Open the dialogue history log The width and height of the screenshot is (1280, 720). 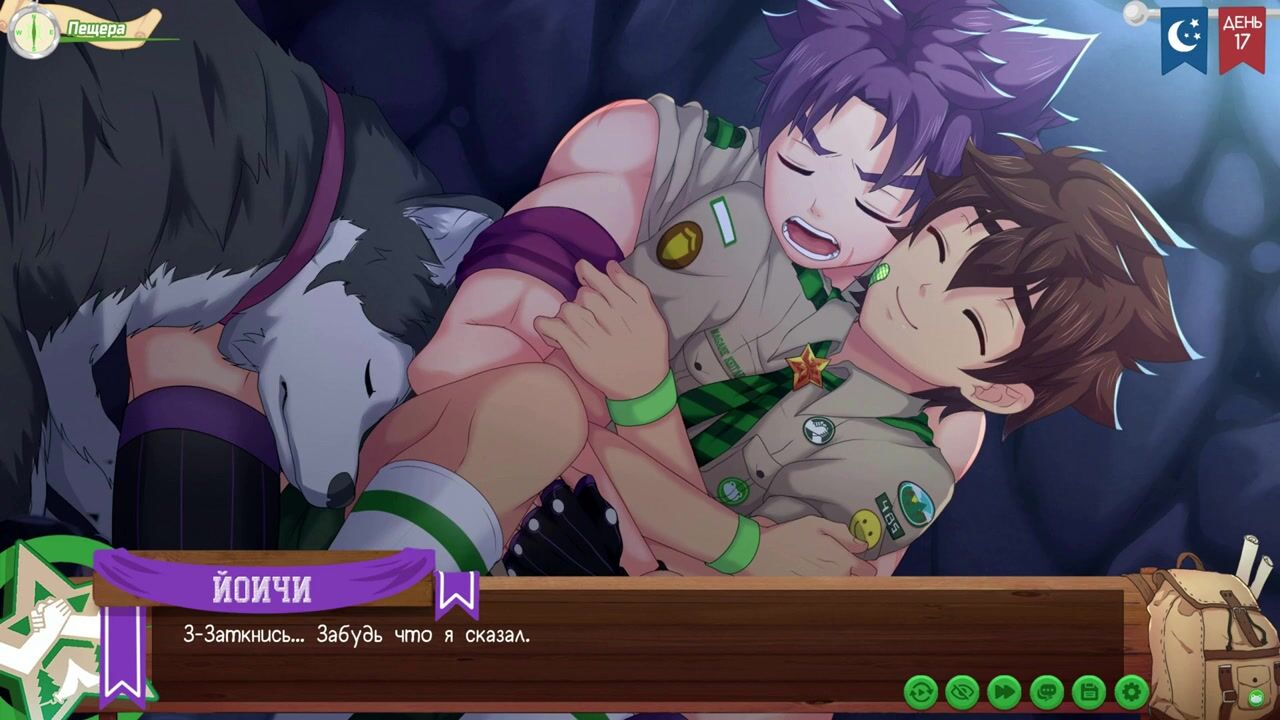1046,691
